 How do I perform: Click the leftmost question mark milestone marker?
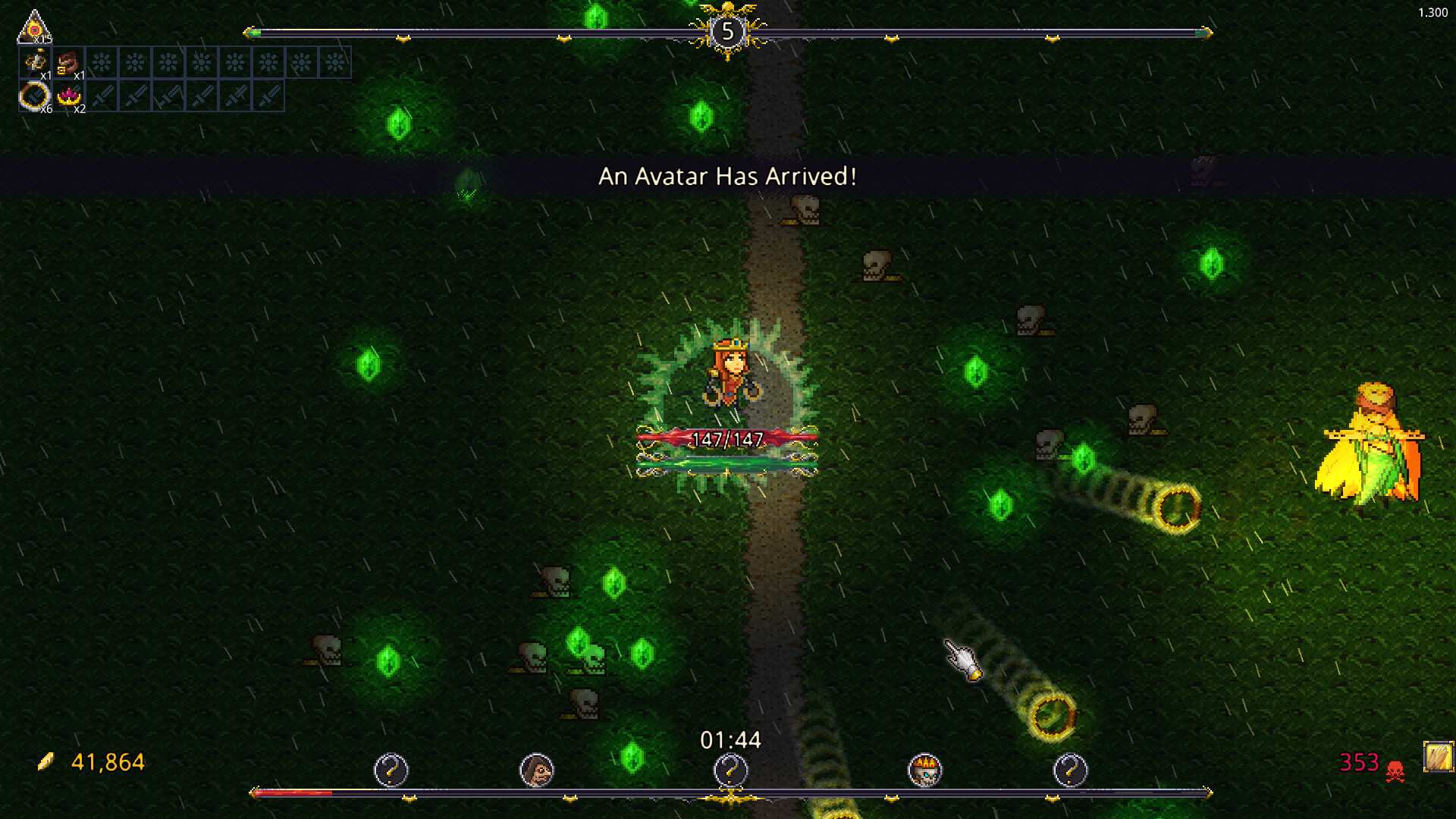coord(391,770)
